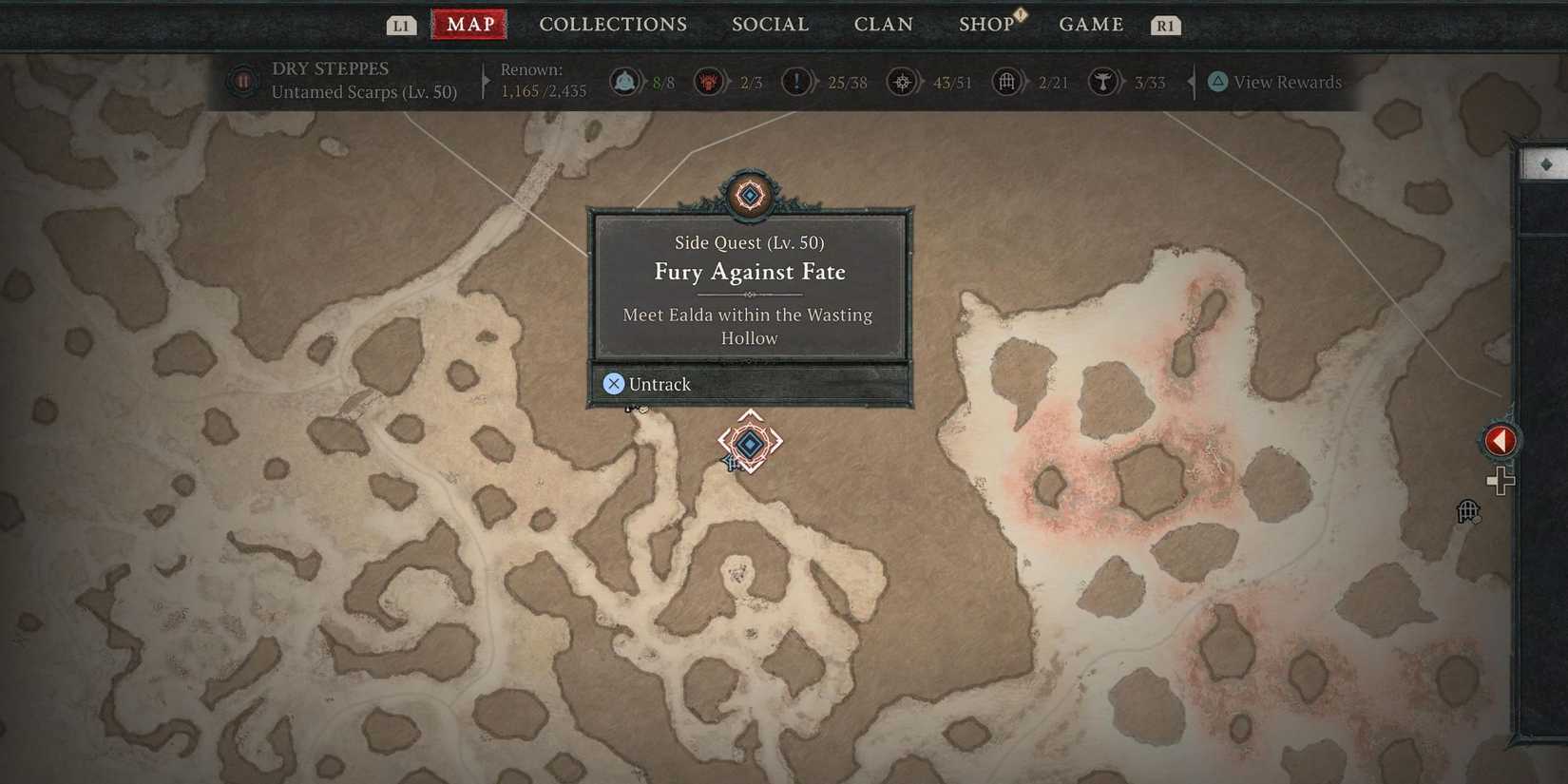The height and width of the screenshot is (784, 1568).
Task: Select the Waypoints renown icon showing 8/8
Action: pyautogui.click(x=624, y=82)
